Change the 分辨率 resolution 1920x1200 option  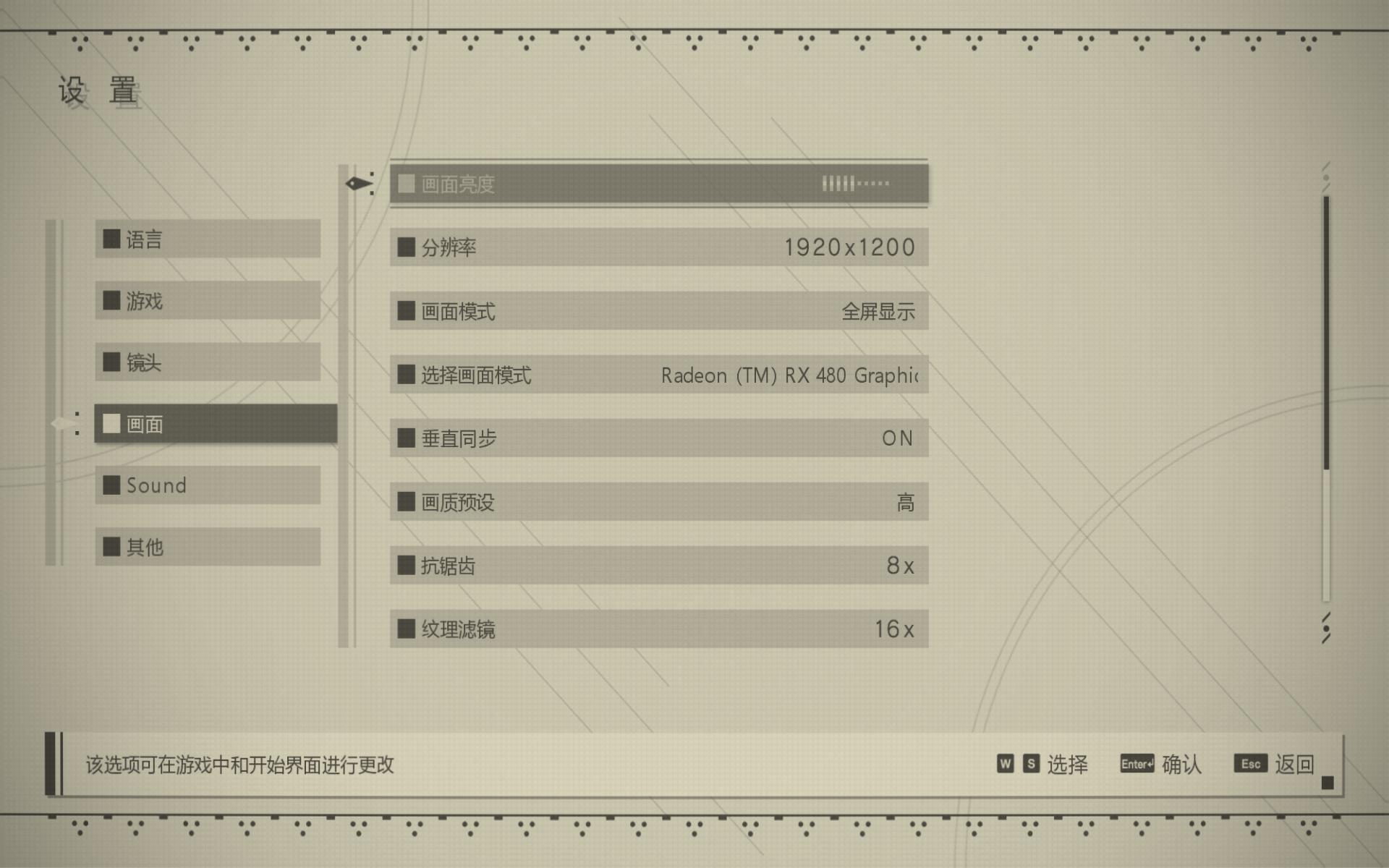pos(658,247)
